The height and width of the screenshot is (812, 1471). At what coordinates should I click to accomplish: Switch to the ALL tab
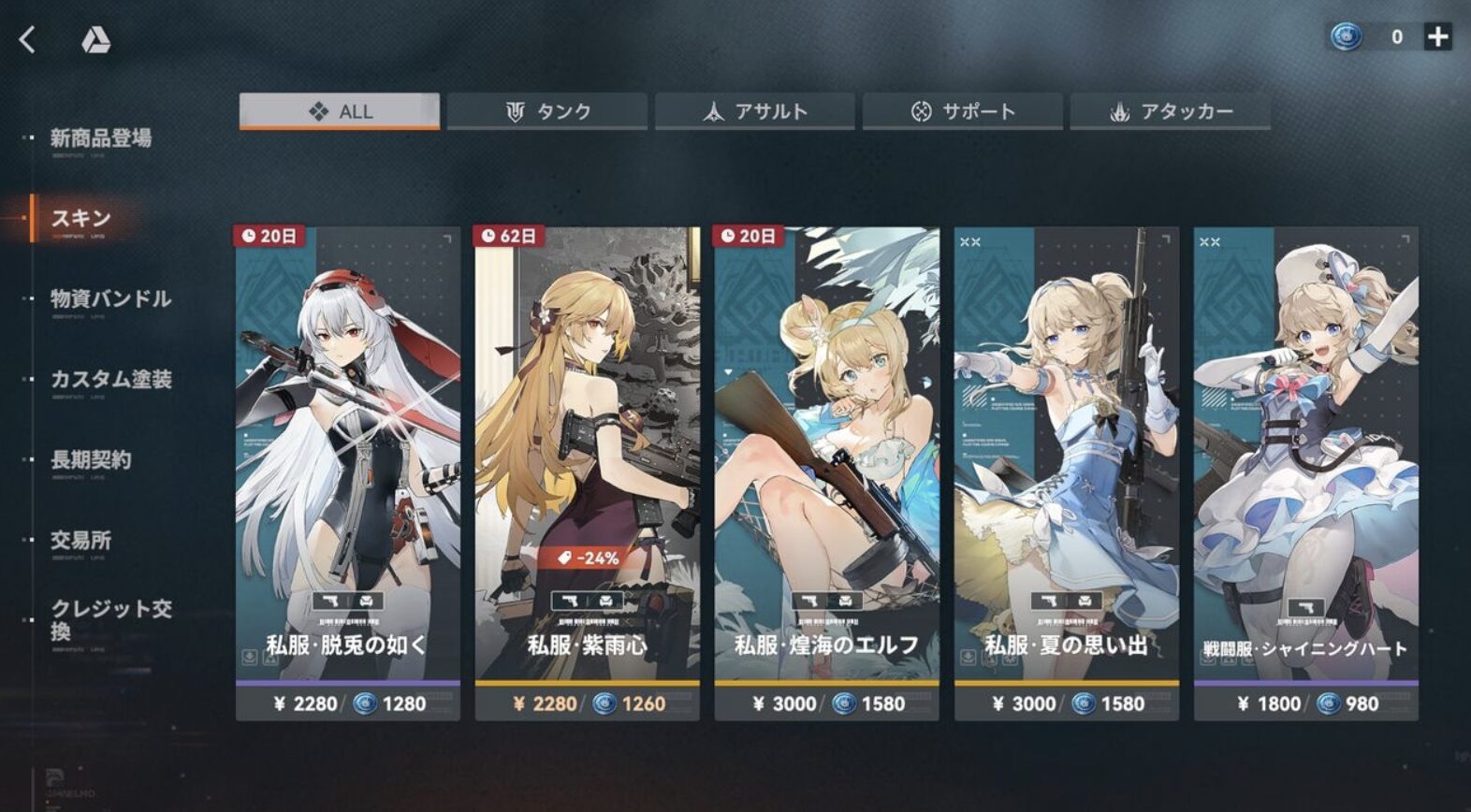coord(340,110)
